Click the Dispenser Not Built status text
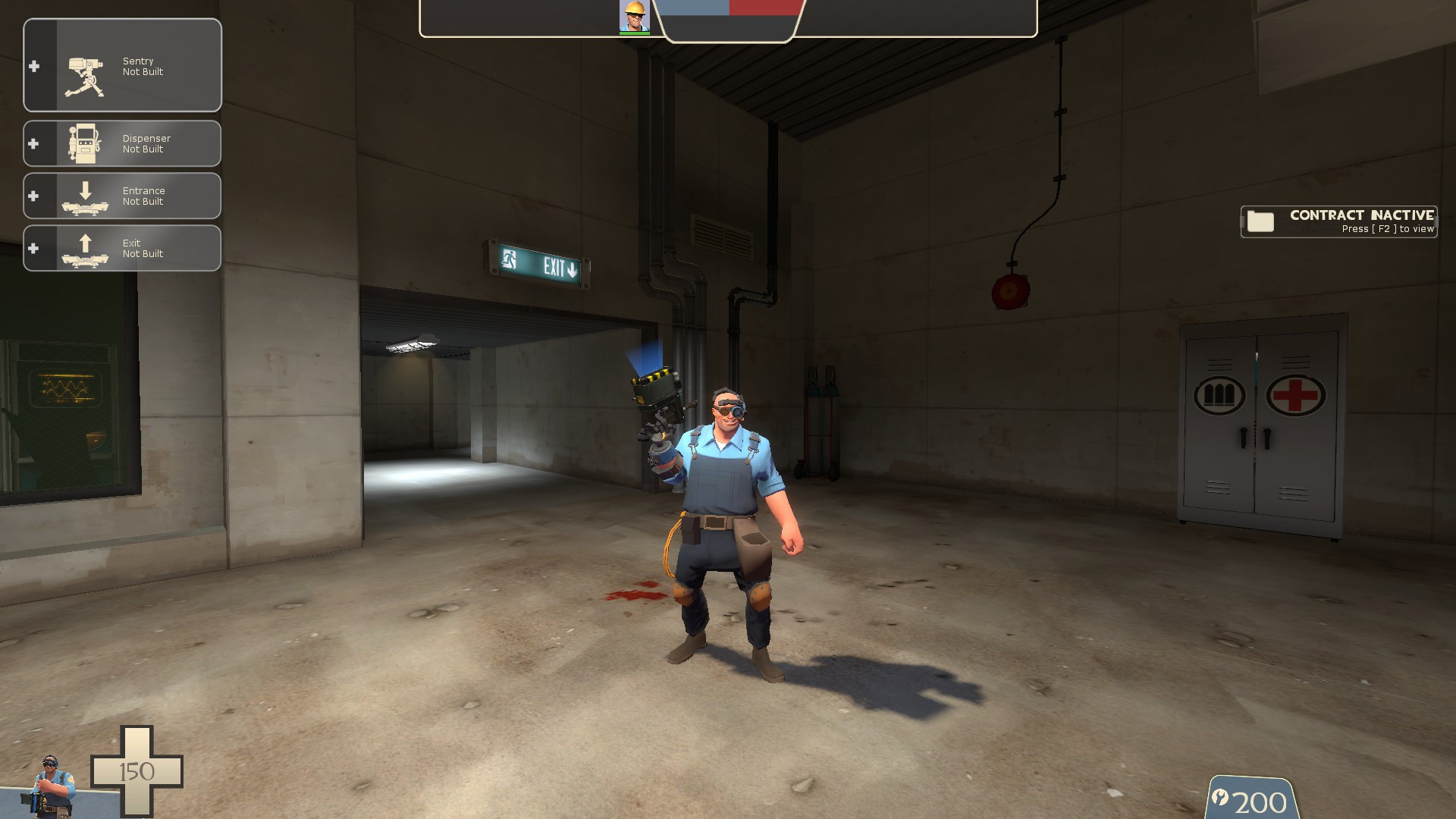Viewport: 1456px width, 819px height. coord(146,143)
